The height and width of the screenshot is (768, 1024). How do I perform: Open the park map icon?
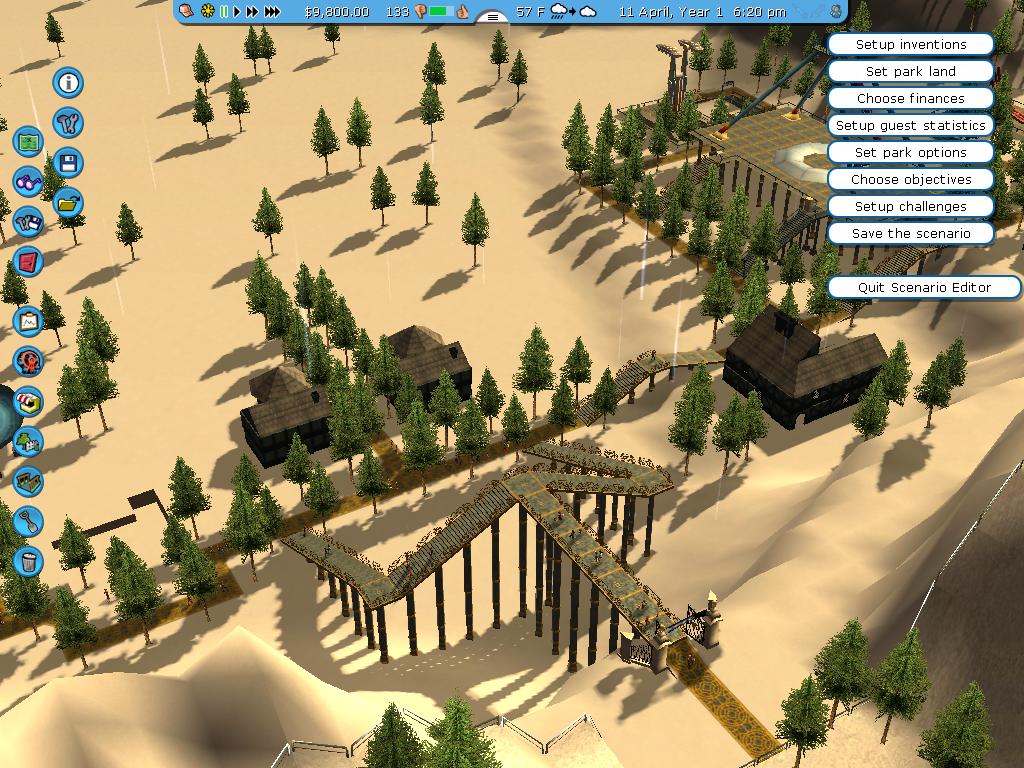point(28,142)
